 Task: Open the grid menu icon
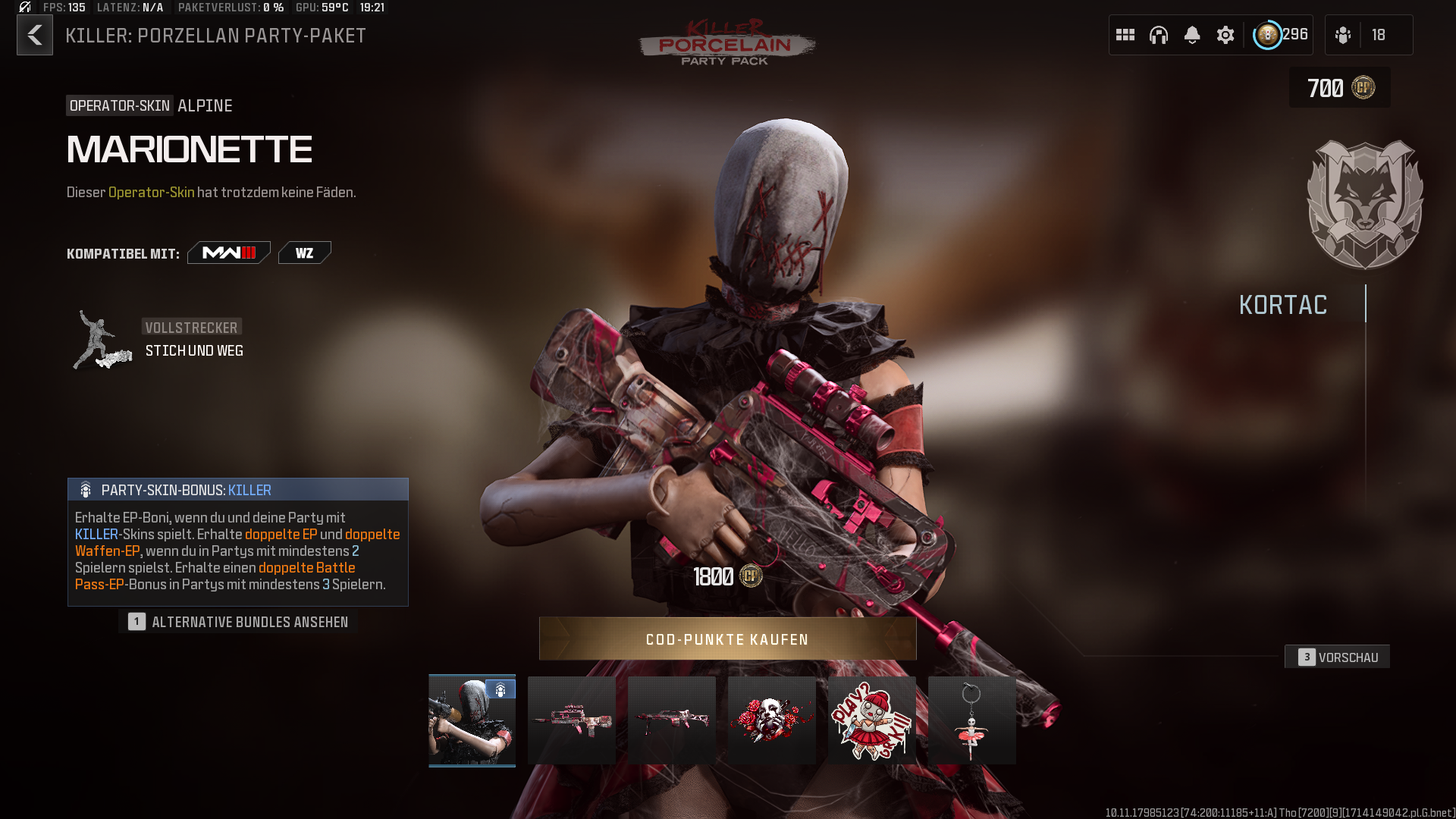[1125, 35]
